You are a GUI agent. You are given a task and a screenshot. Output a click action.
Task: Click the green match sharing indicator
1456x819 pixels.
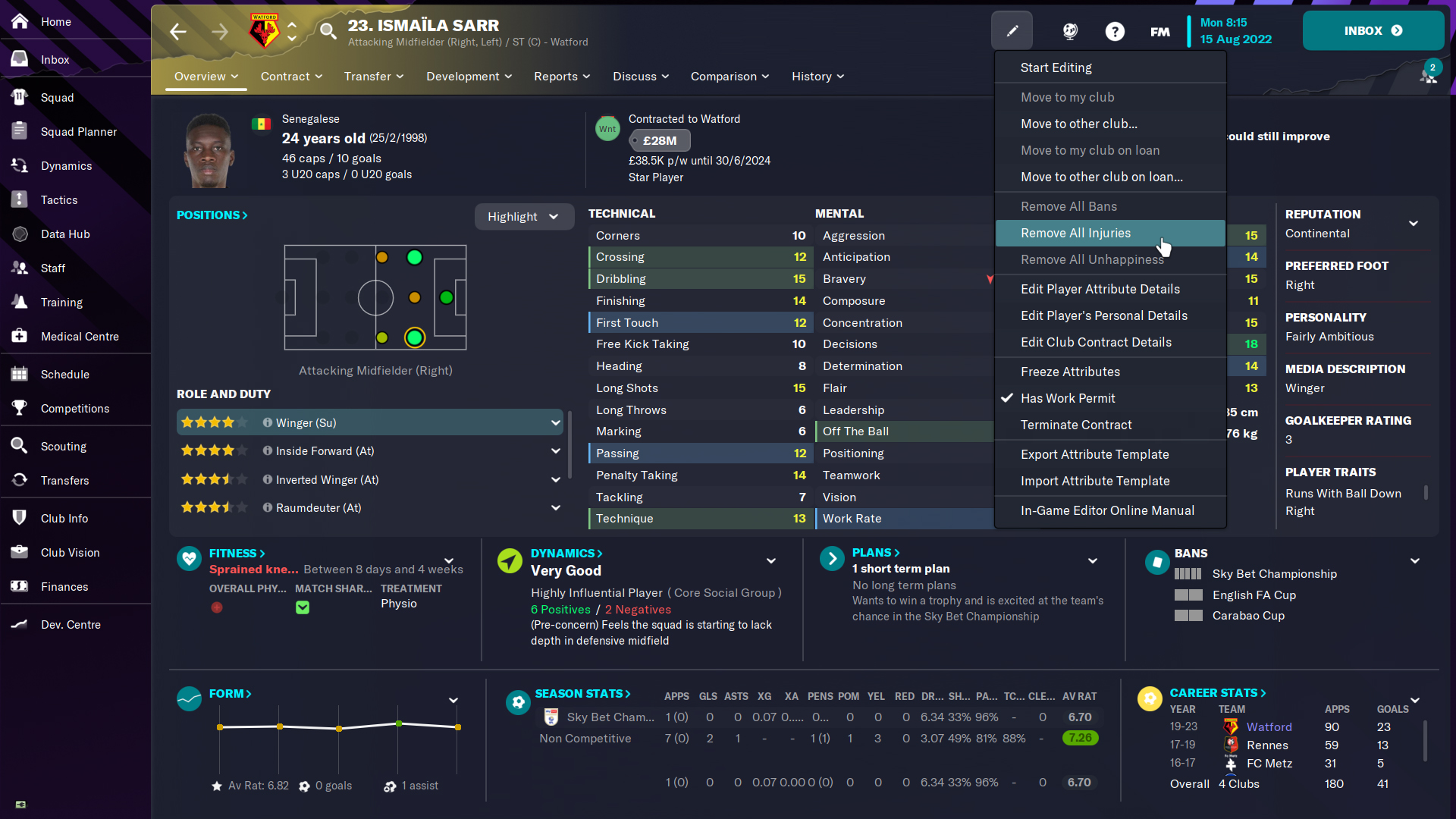click(x=303, y=607)
